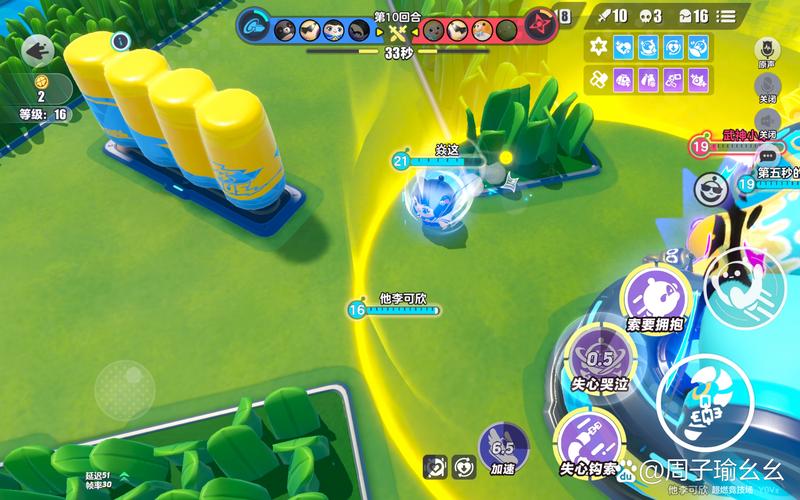Open the chat speech bubble
800x500 pixels.
768,155
